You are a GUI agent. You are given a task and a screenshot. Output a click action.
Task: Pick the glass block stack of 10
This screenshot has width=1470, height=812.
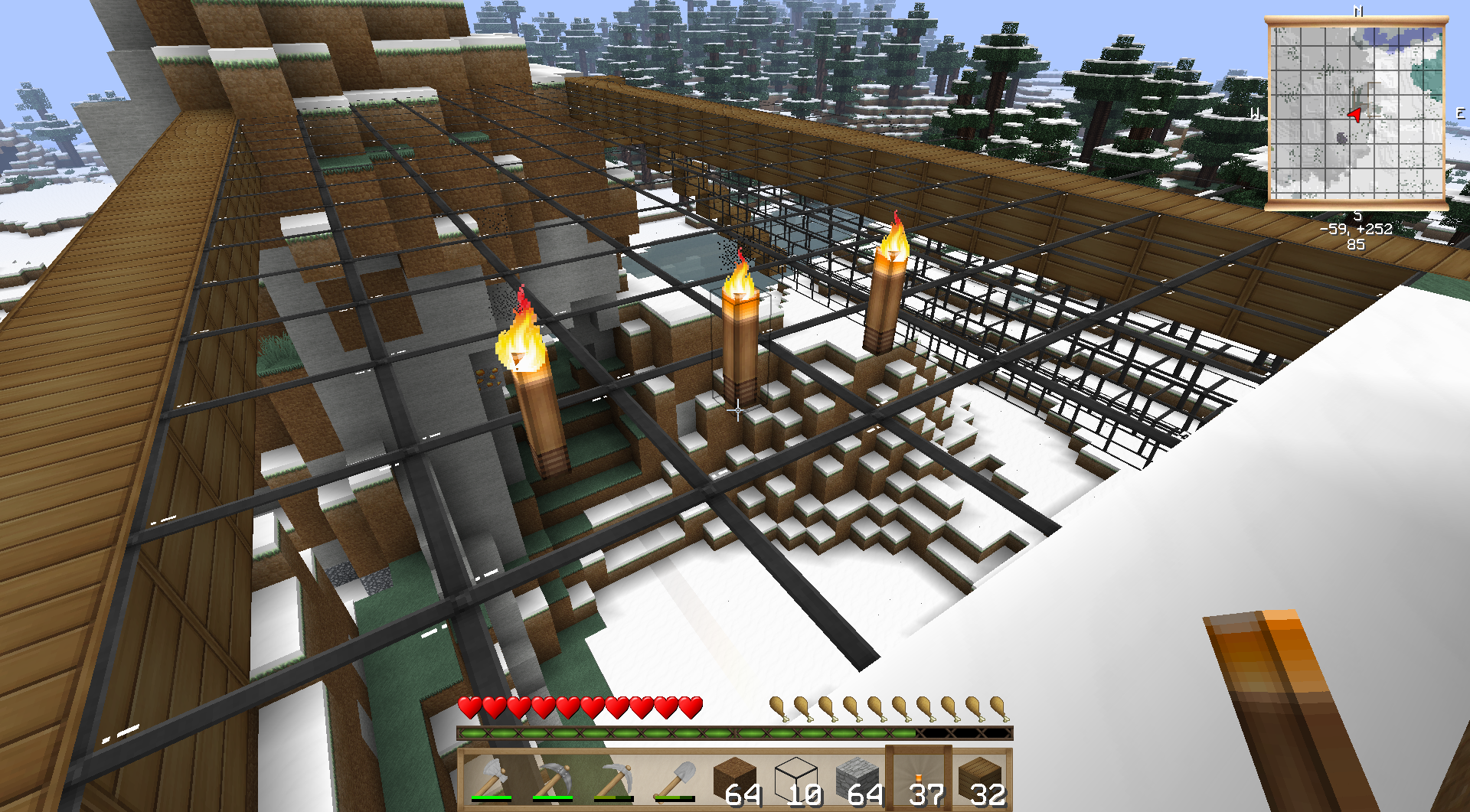(796, 779)
